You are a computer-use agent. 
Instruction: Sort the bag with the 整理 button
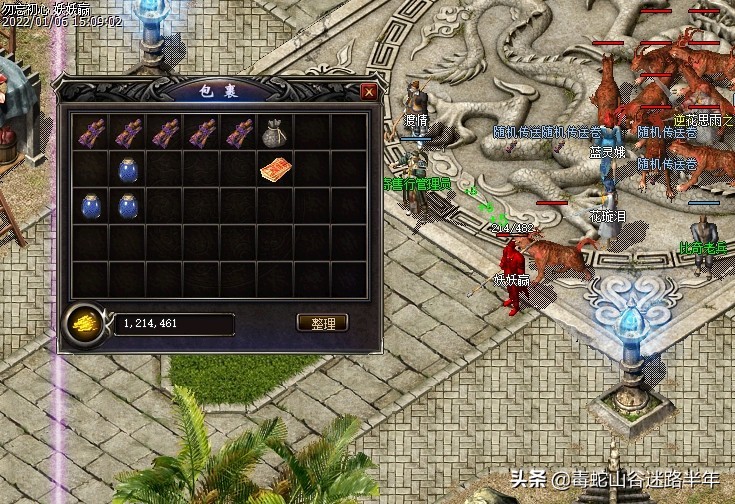pyautogui.click(x=322, y=323)
